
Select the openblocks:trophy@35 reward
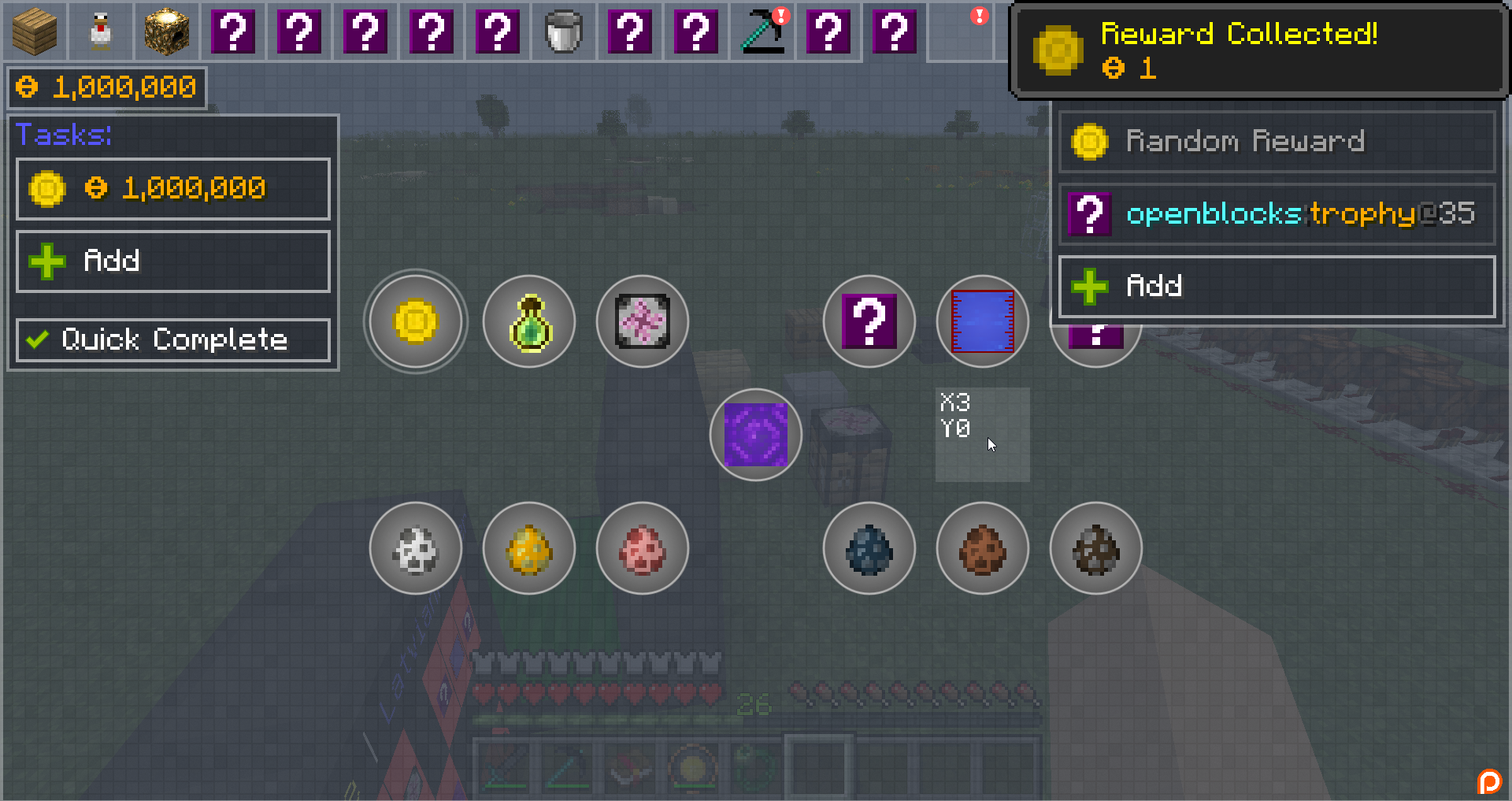[1277, 214]
